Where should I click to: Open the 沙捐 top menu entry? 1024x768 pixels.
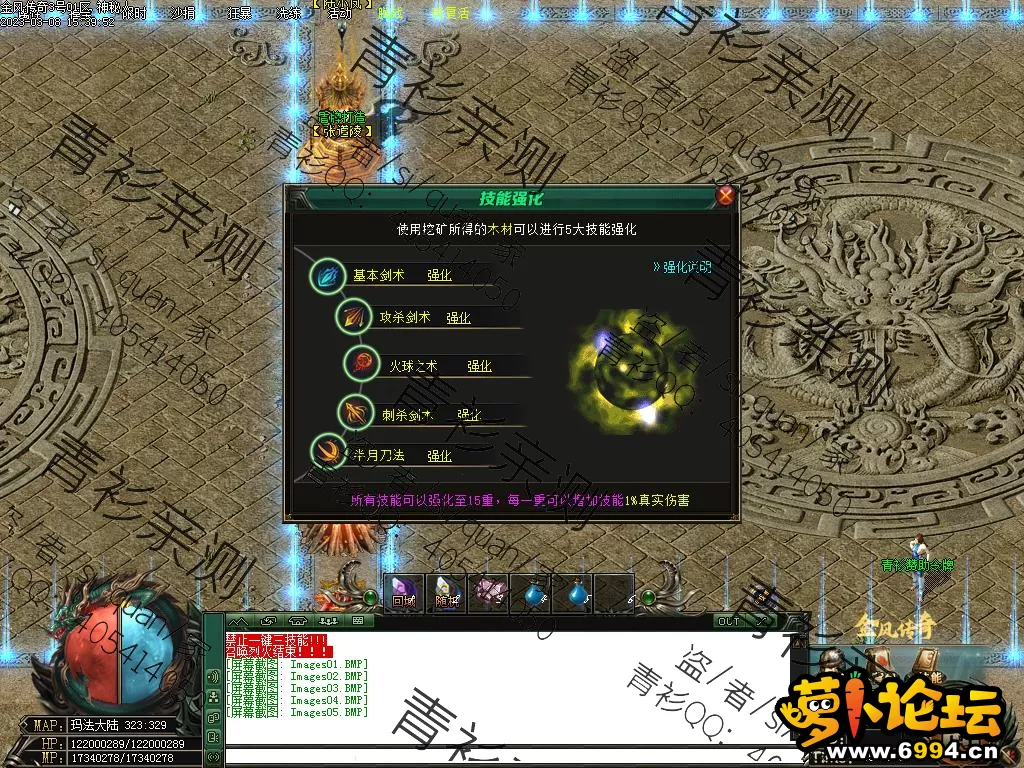pos(182,14)
